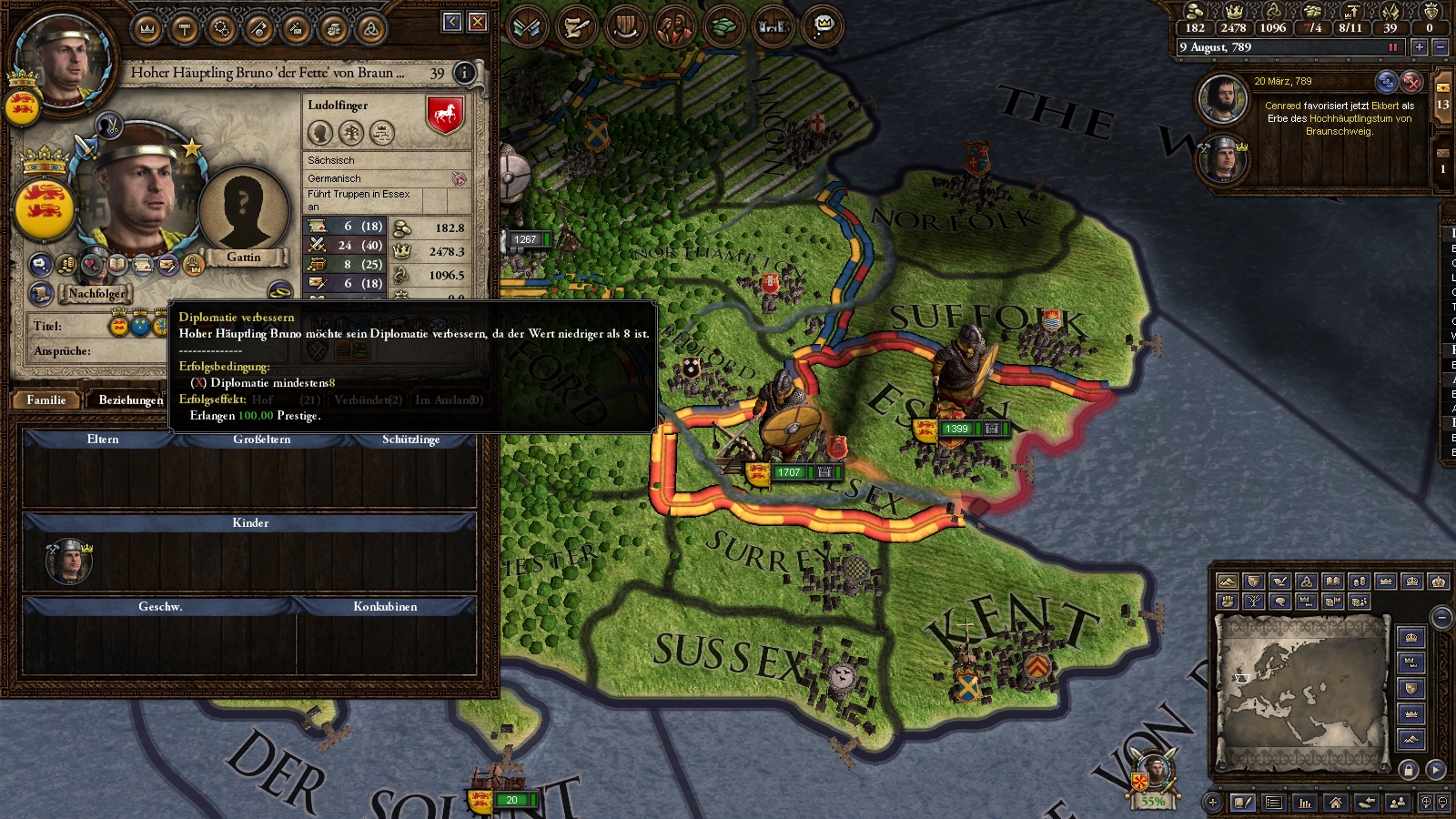
Task: Select the Familie tab
Action: (x=46, y=400)
